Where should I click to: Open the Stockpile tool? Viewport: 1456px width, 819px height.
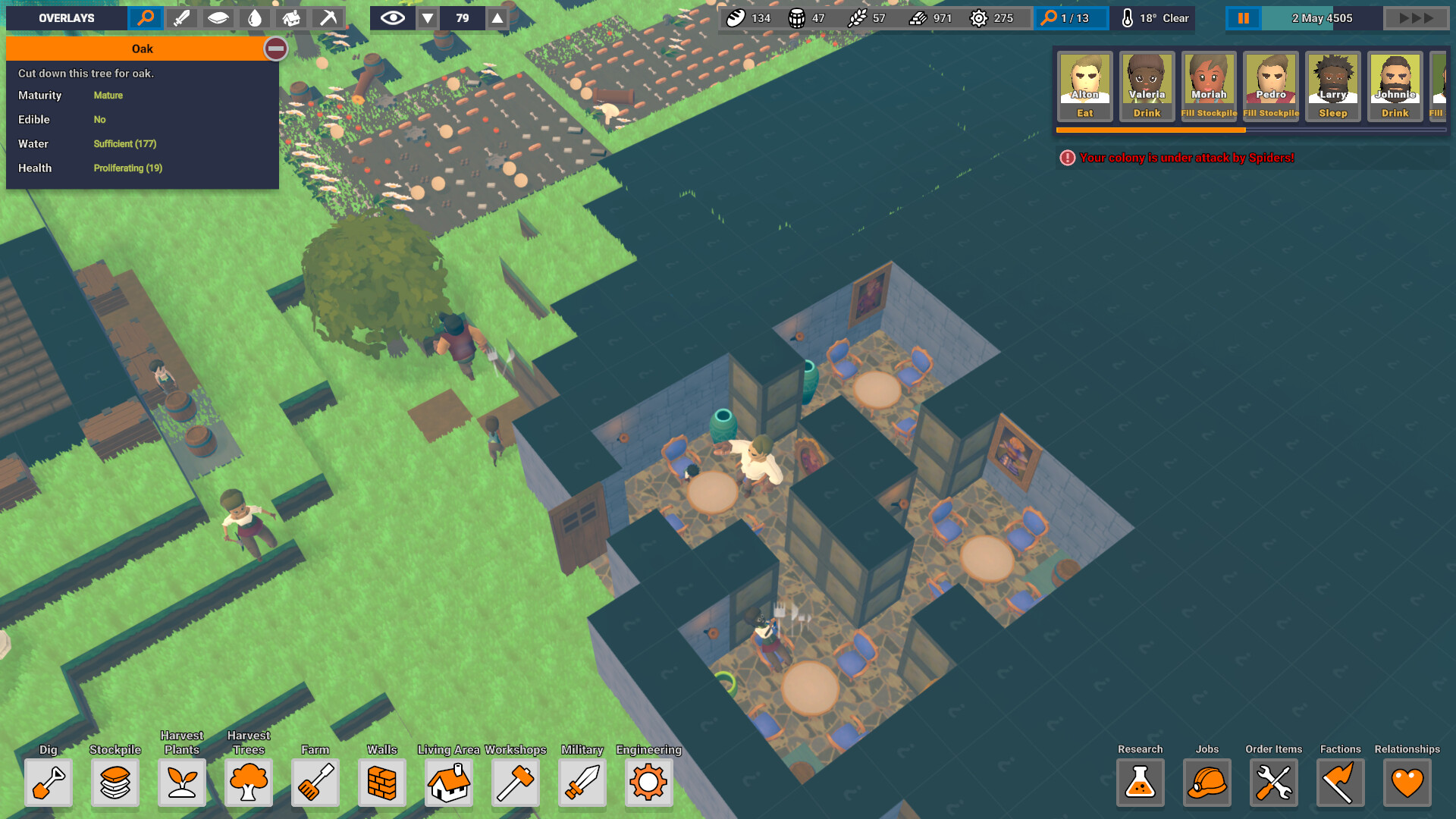tap(115, 783)
